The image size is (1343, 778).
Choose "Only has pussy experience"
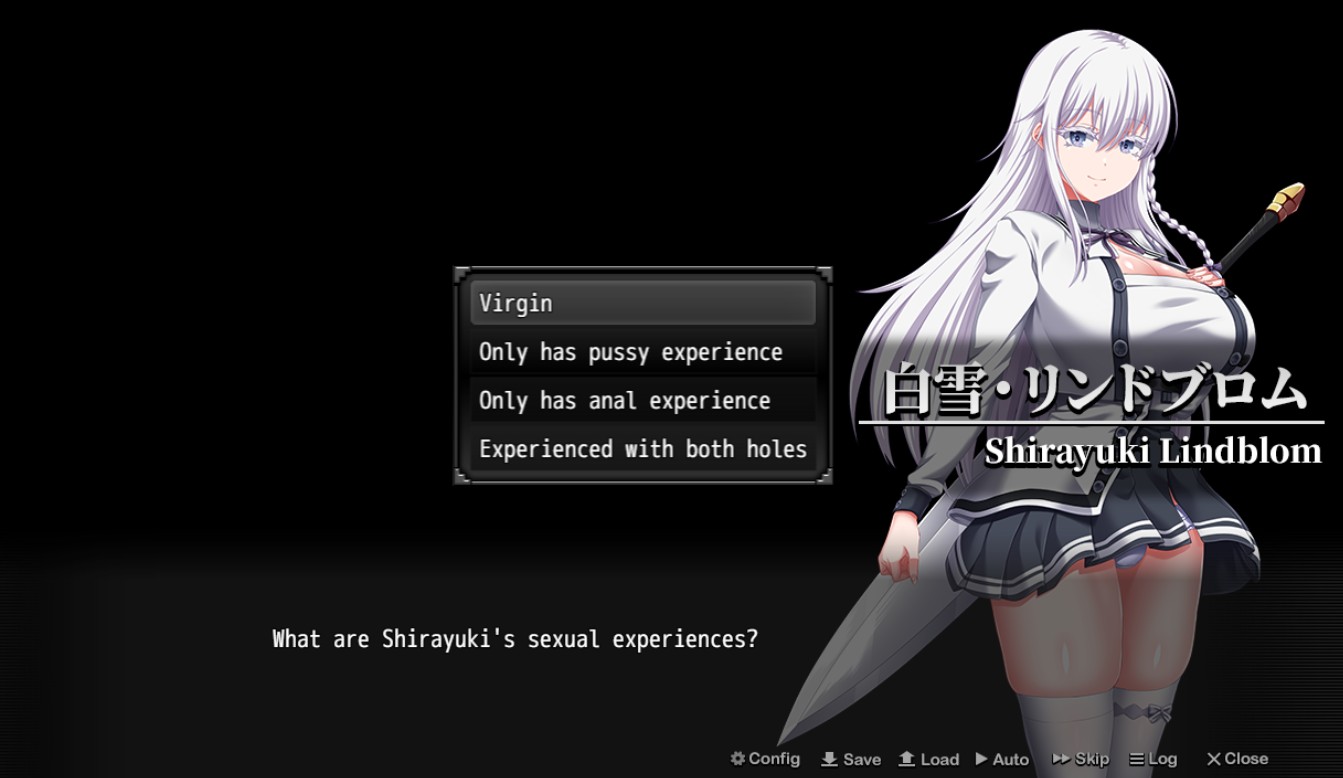(642, 351)
